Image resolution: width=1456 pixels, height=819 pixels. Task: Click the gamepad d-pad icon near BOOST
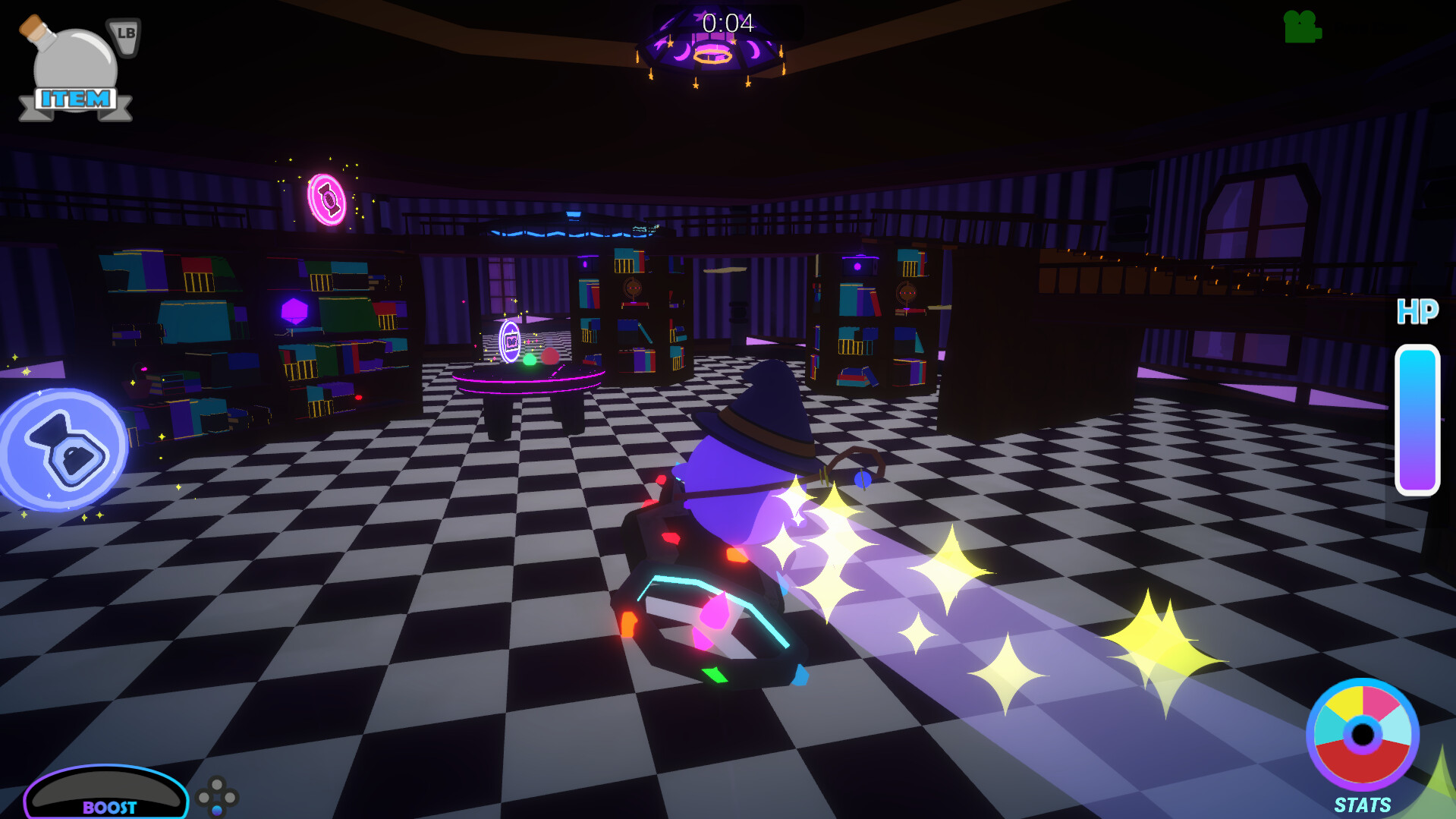[x=218, y=796]
